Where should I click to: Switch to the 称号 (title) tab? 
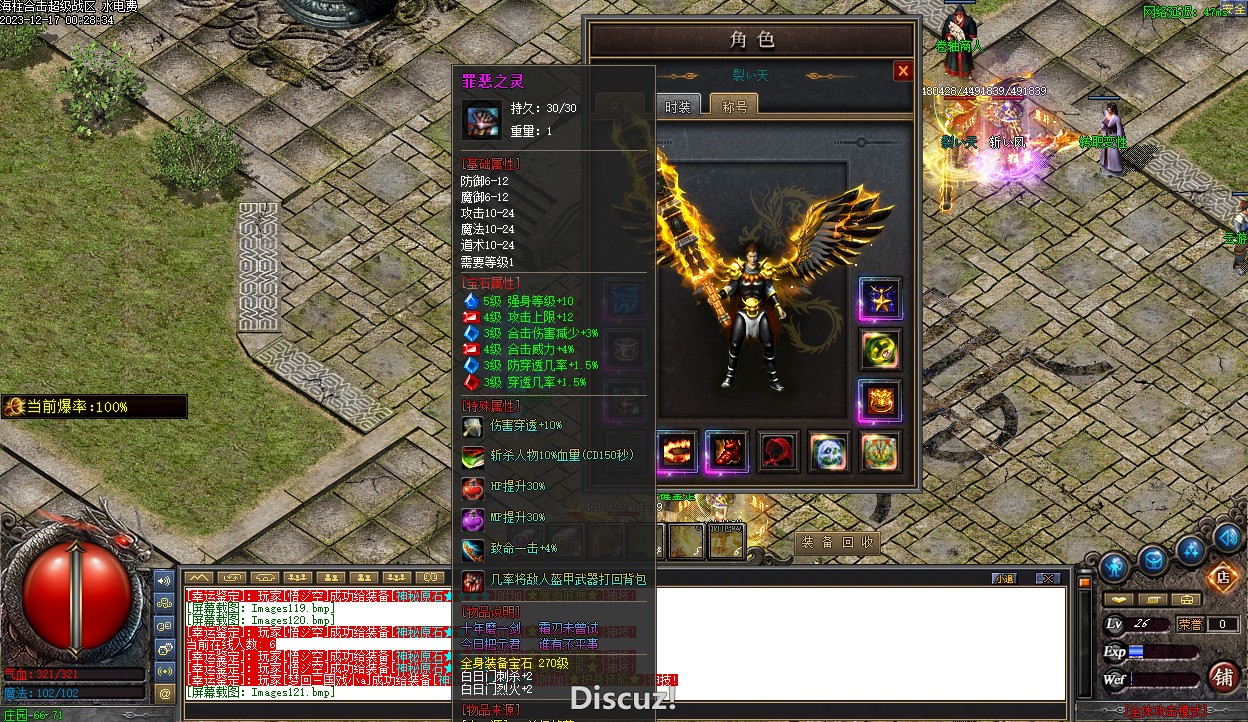(734, 106)
